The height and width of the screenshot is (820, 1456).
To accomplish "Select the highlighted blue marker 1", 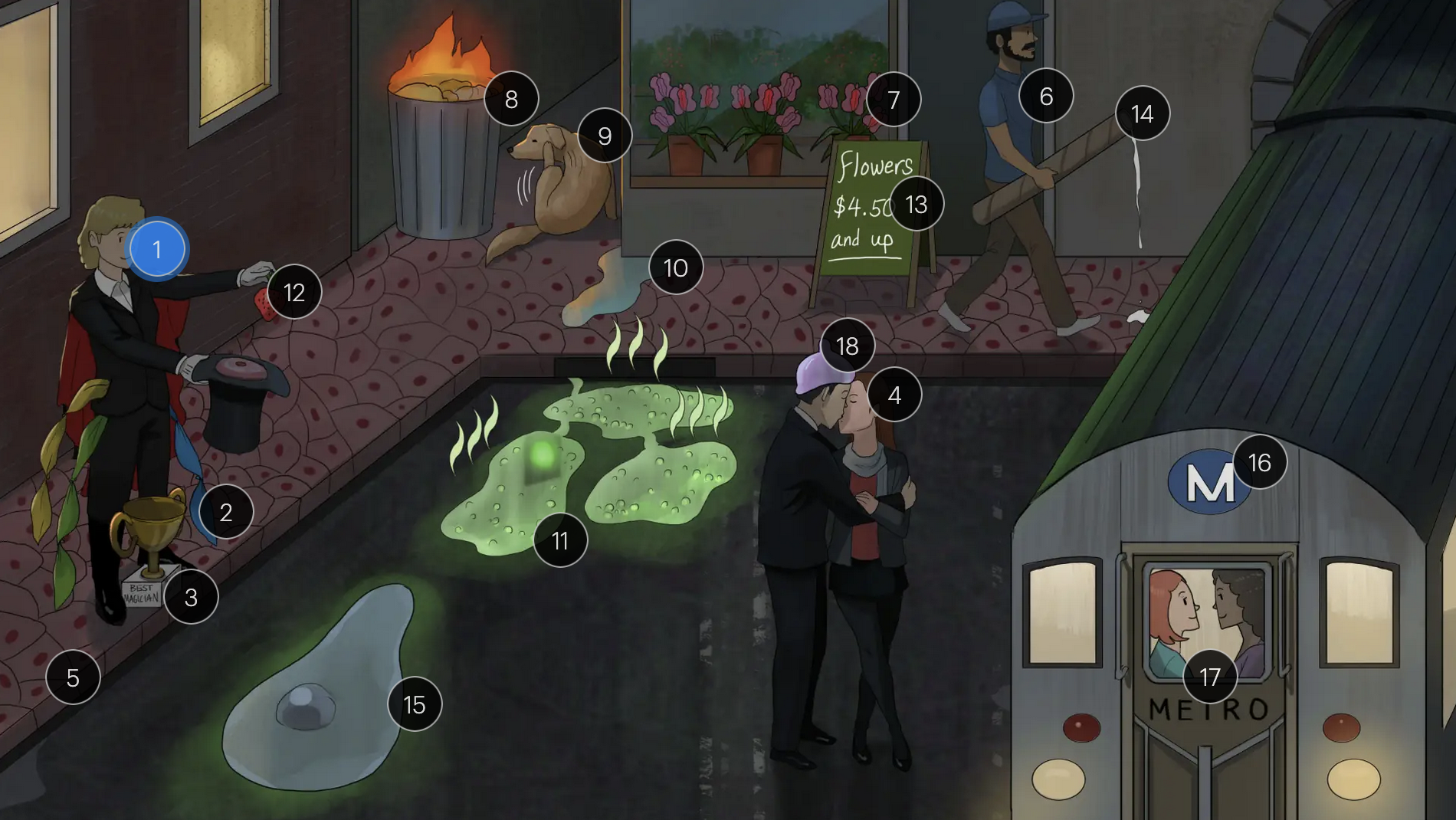I will (x=157, y=249).
